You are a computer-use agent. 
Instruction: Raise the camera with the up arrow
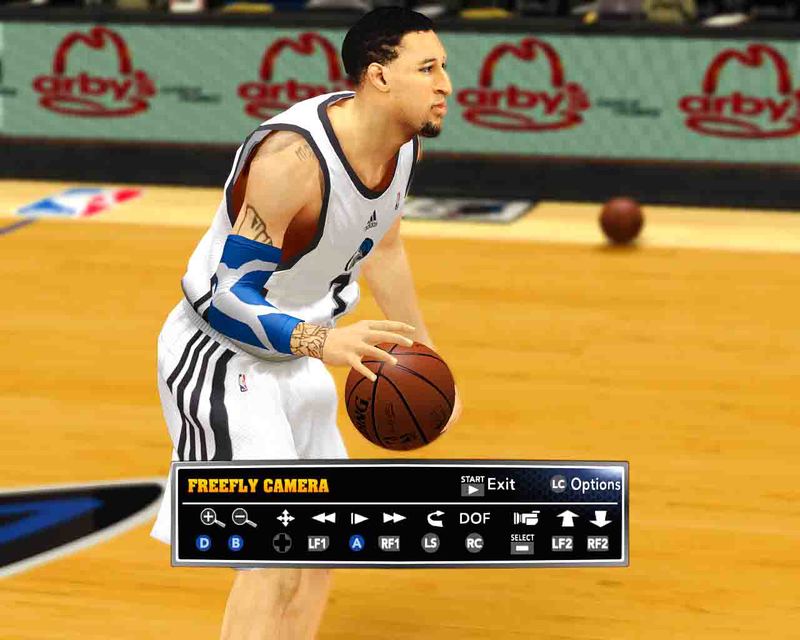566,518
